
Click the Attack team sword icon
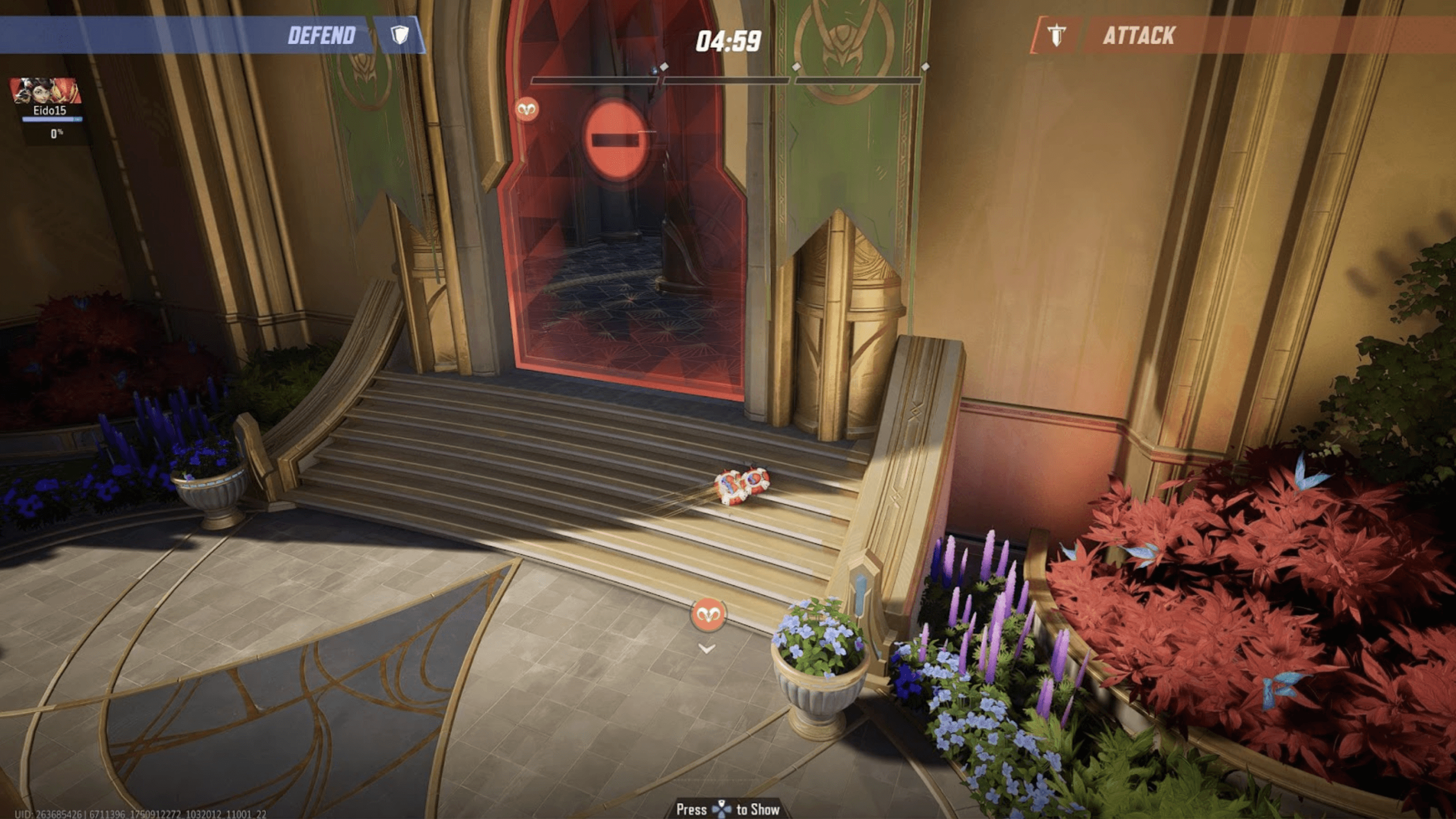(1056, 36)
